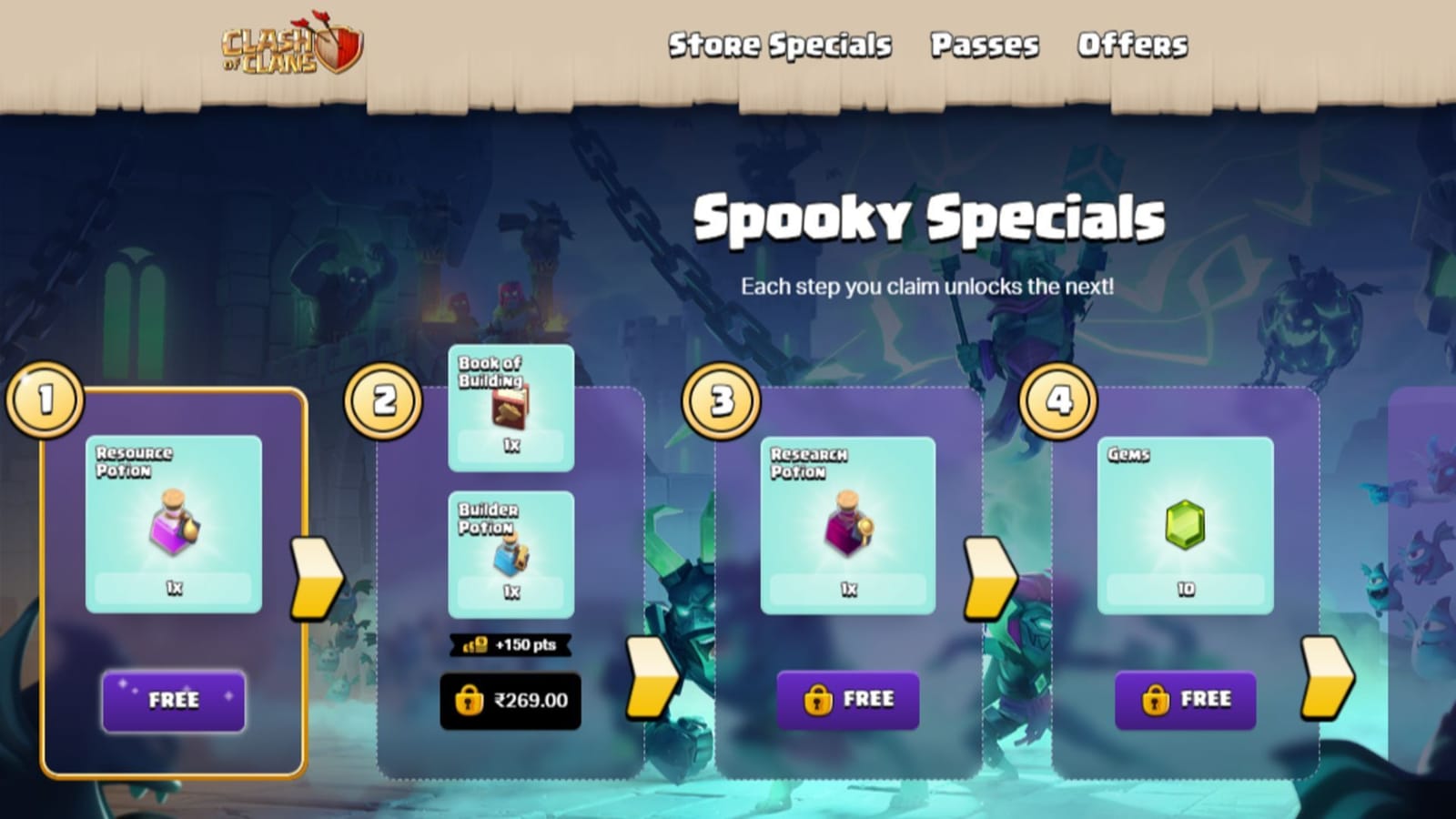Click the lock icon on the ₹269.00 button
This screenshot has width=1456, height=819.
click(470, 701)
